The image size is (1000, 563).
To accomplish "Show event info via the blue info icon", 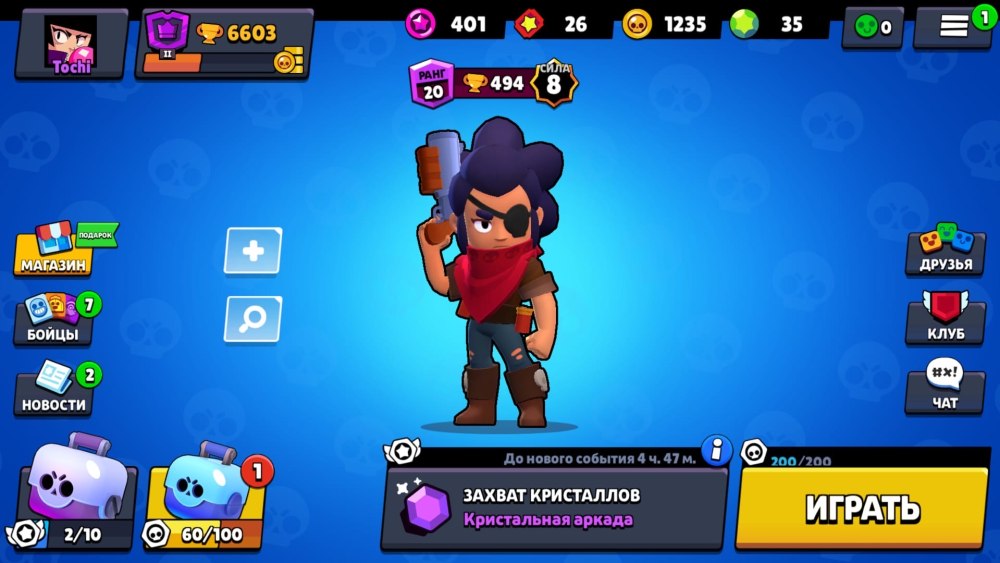I will coord(716,451).
